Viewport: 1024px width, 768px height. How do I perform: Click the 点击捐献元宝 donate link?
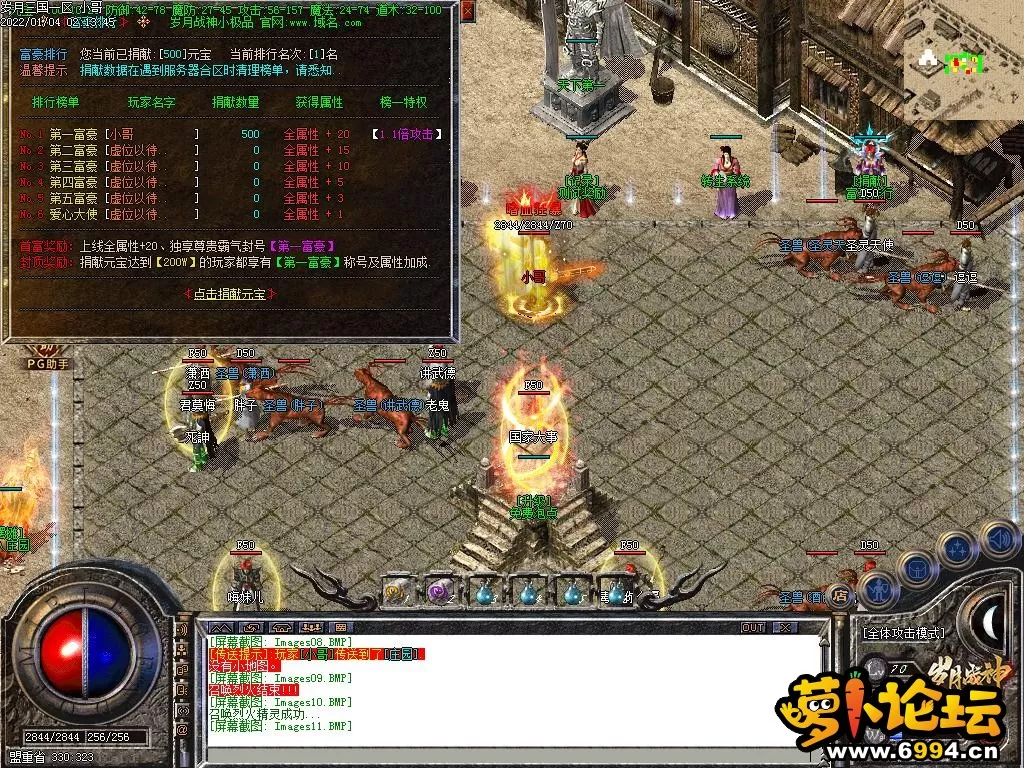pyautogui.click(x=231, y=294)
